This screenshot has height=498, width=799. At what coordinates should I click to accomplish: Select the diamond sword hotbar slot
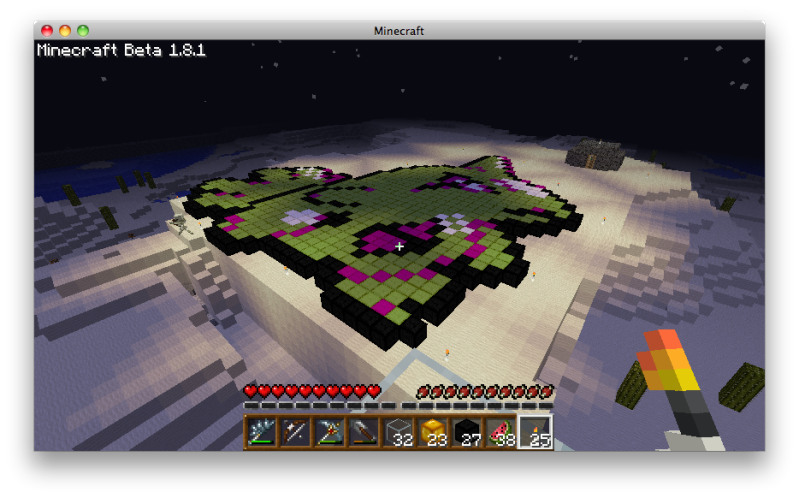(x=262, y=433)
